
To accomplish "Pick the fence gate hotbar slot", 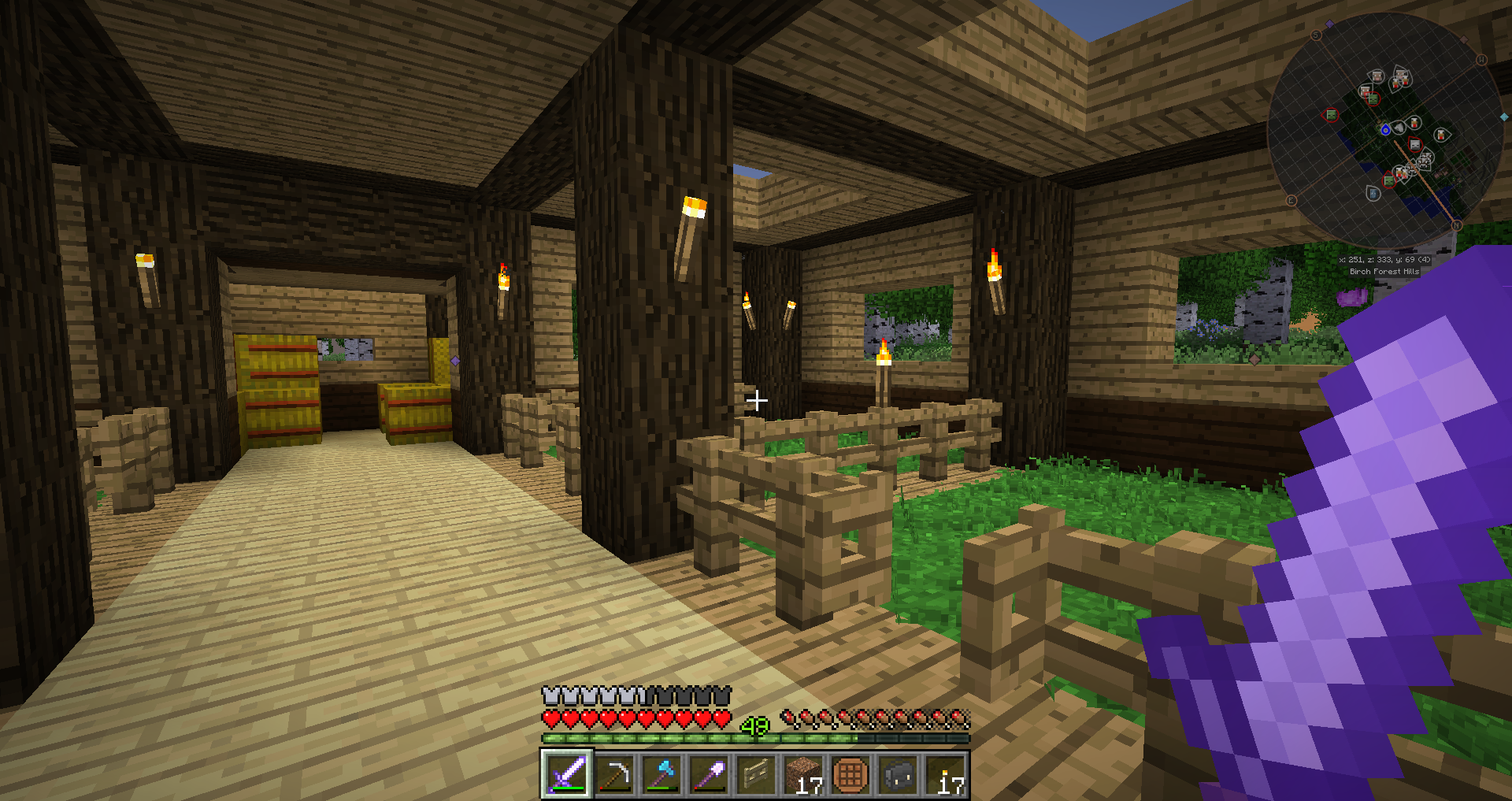I will coord(756,775).
